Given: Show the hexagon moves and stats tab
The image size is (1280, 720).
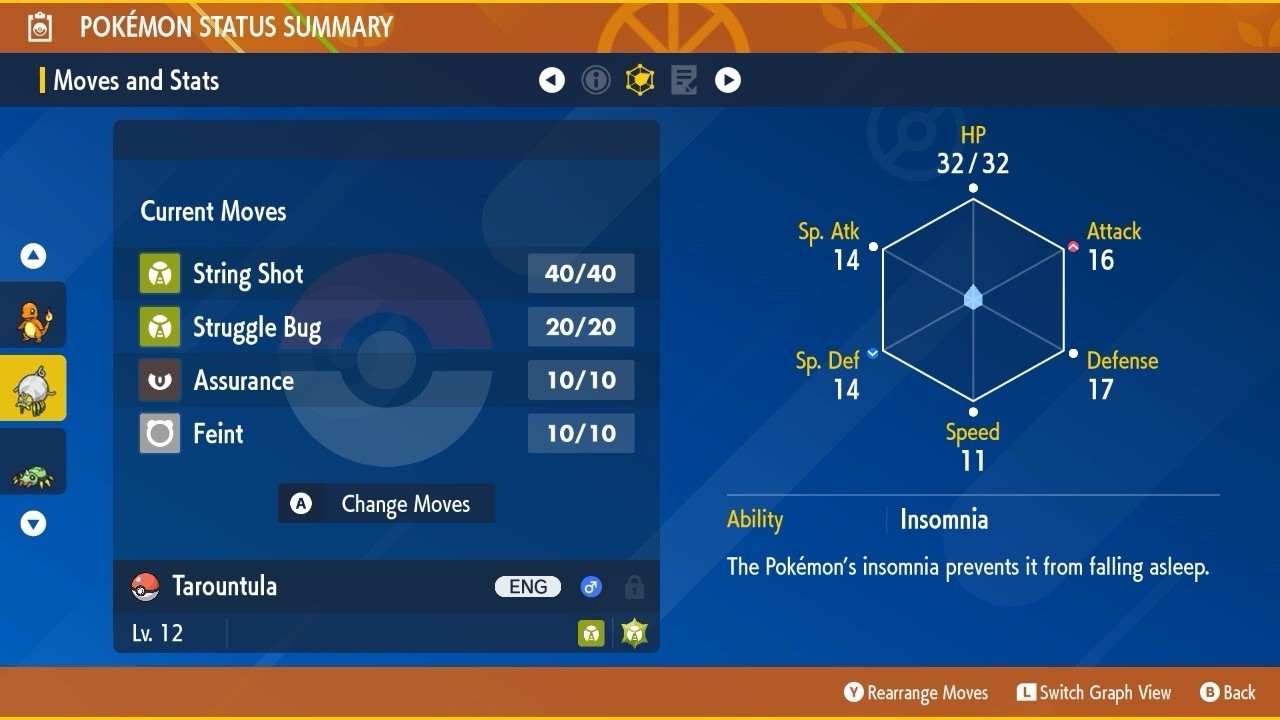Looking at the screenshot, I should tap(640, 80).
